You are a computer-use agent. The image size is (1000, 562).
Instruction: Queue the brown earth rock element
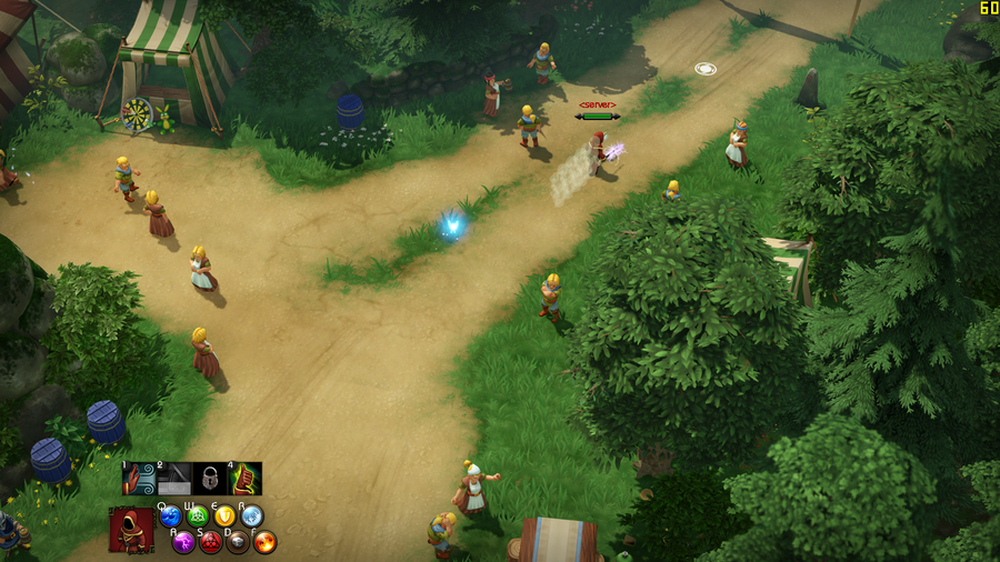(238, 542)
